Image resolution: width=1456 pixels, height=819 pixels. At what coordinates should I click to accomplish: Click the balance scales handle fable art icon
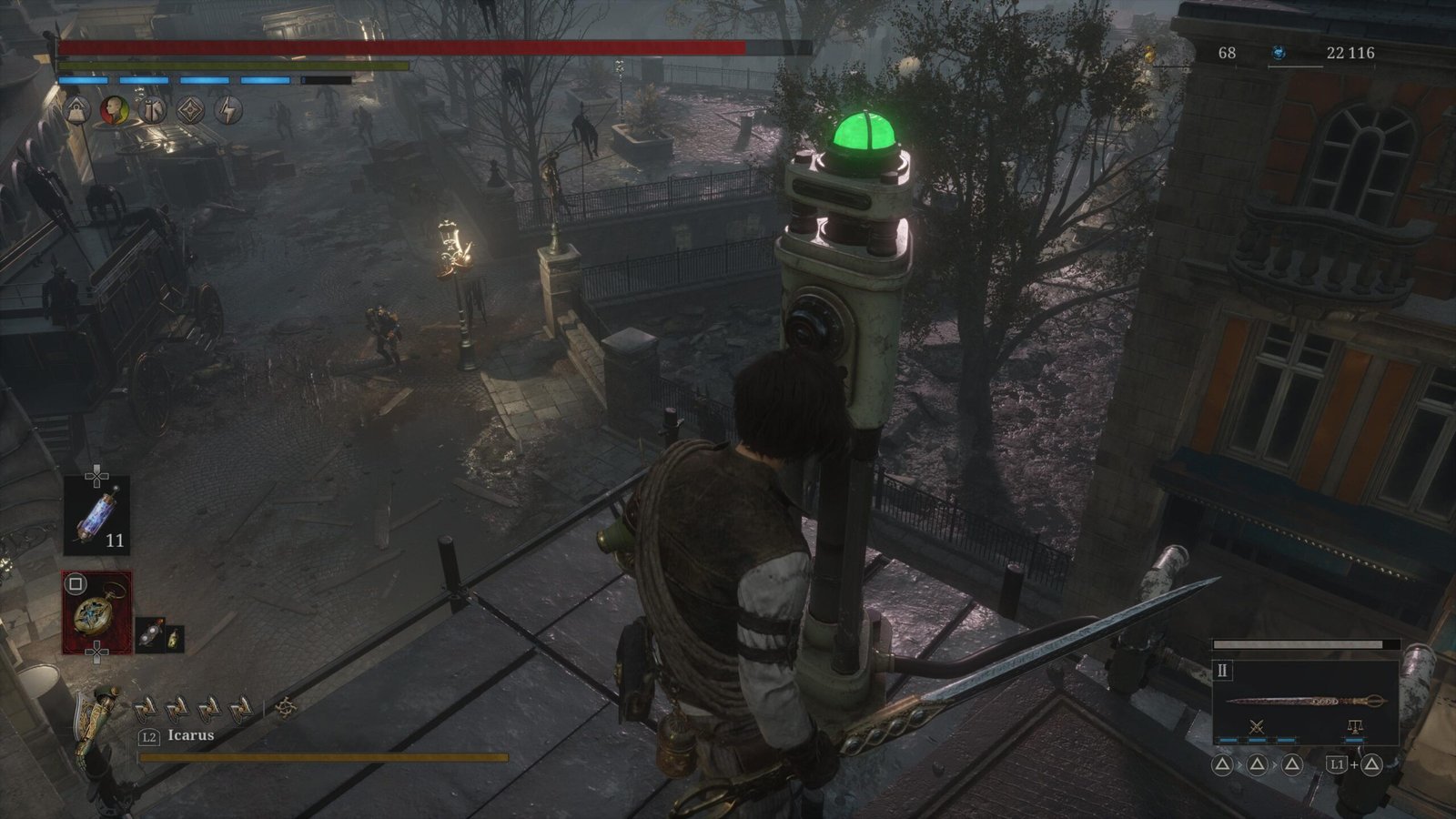tap(1353, 726)
